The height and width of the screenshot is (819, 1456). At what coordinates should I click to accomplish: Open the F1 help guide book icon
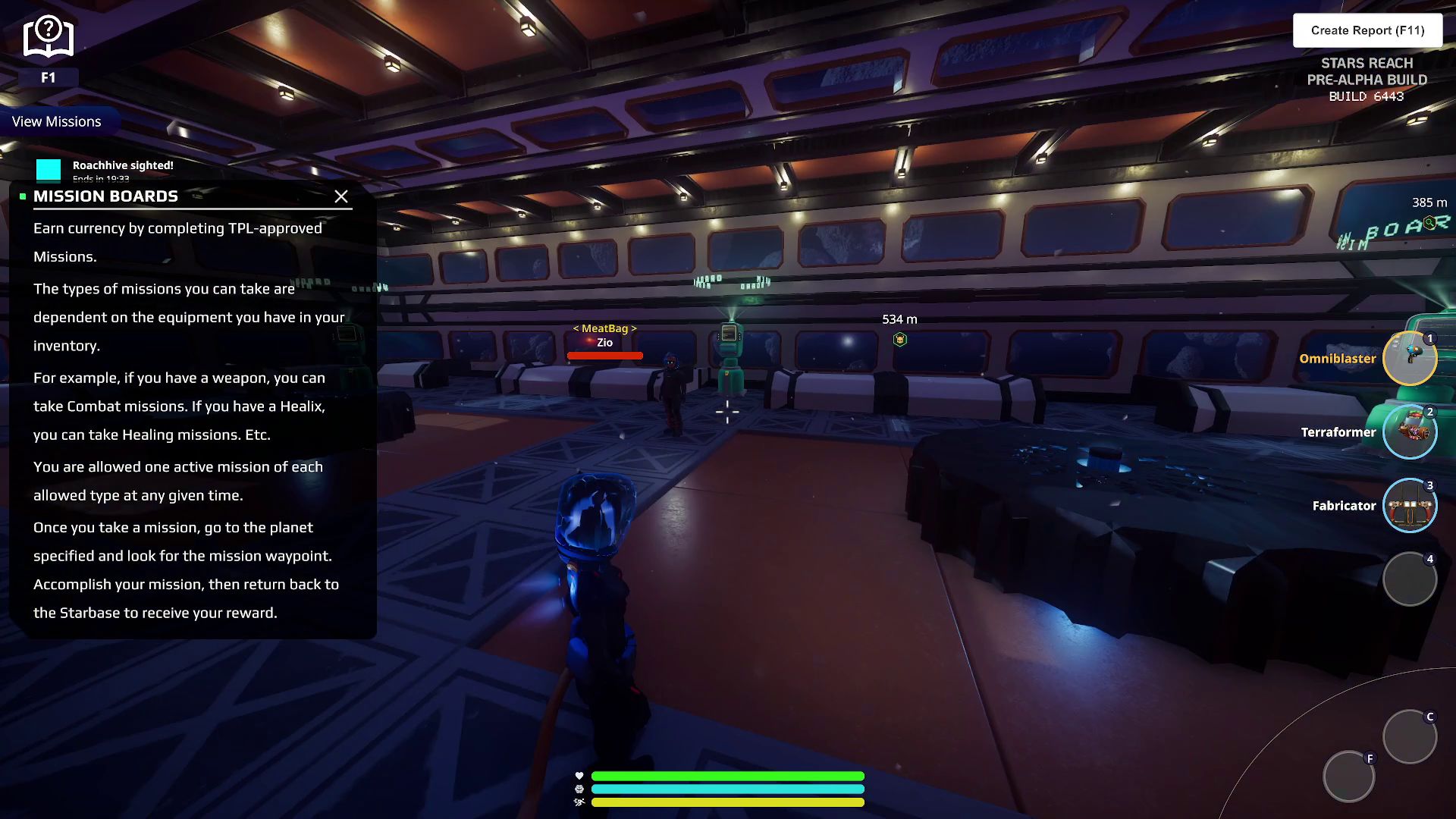click(48, 38)
